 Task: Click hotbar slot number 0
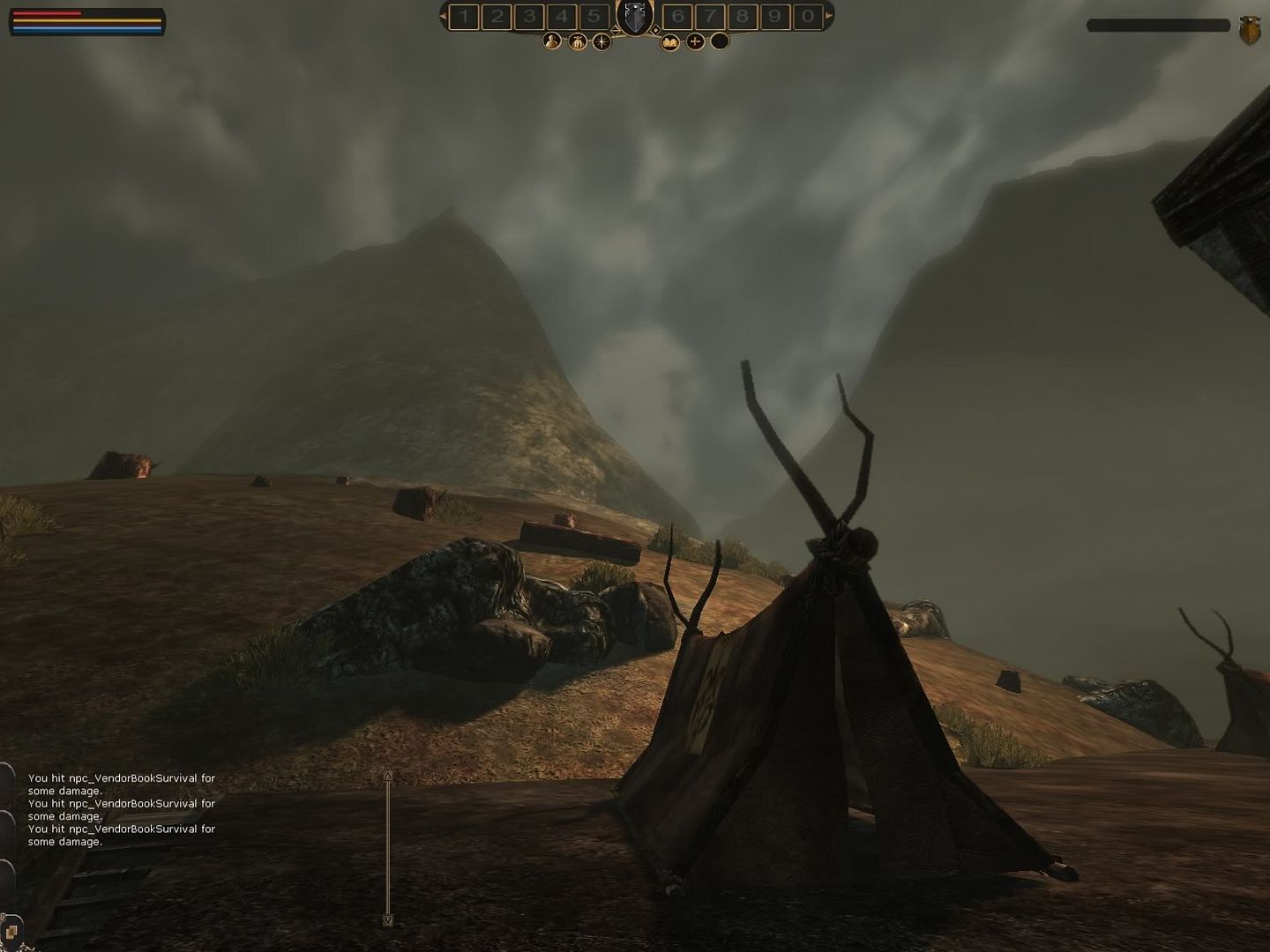click(x=807, y=16)
